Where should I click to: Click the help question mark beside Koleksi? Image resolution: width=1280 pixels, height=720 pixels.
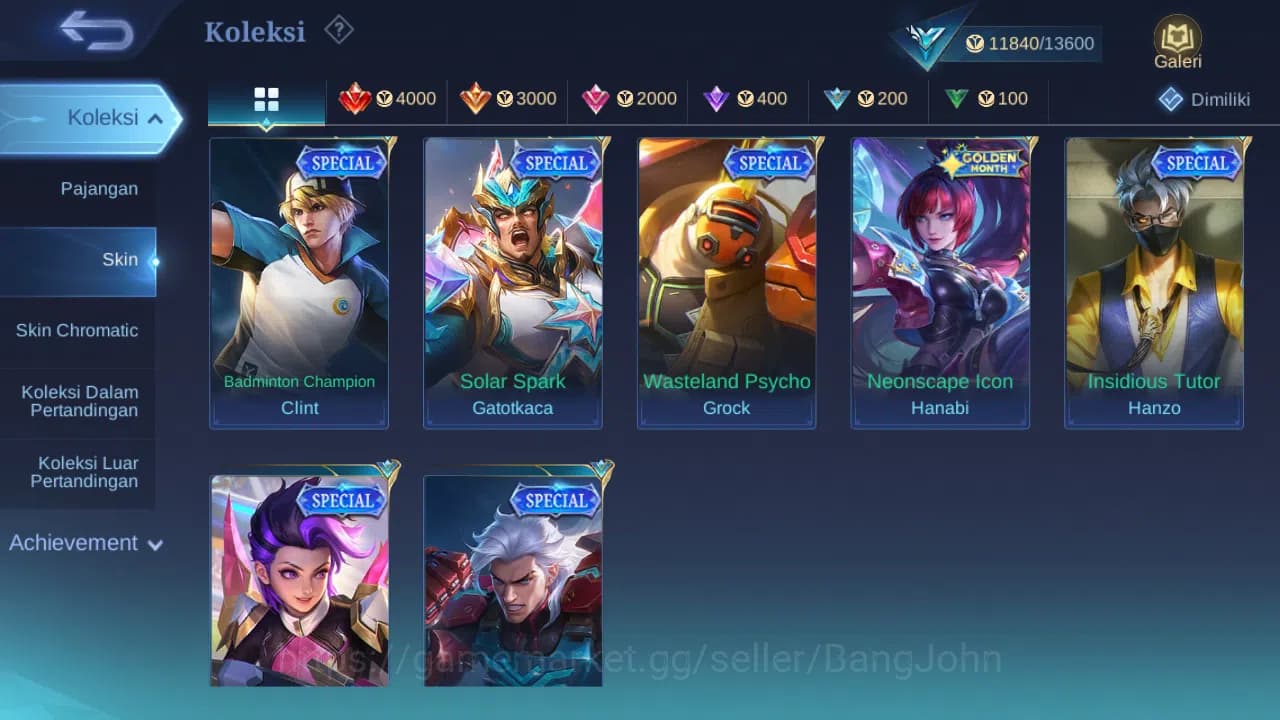click(339, 30)
